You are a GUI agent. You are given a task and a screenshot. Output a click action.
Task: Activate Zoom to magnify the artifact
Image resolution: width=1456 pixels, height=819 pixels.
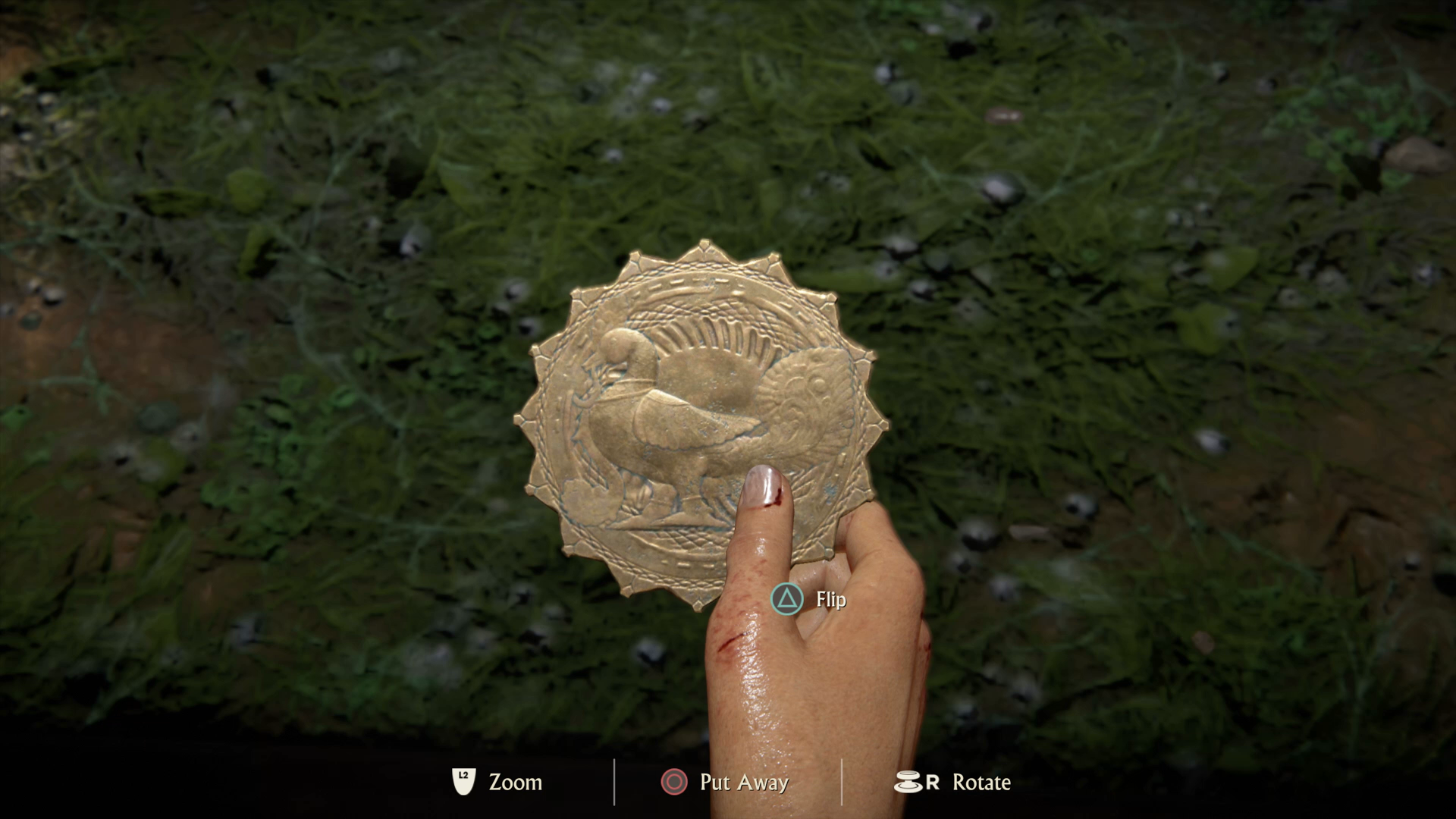[463, 782]
